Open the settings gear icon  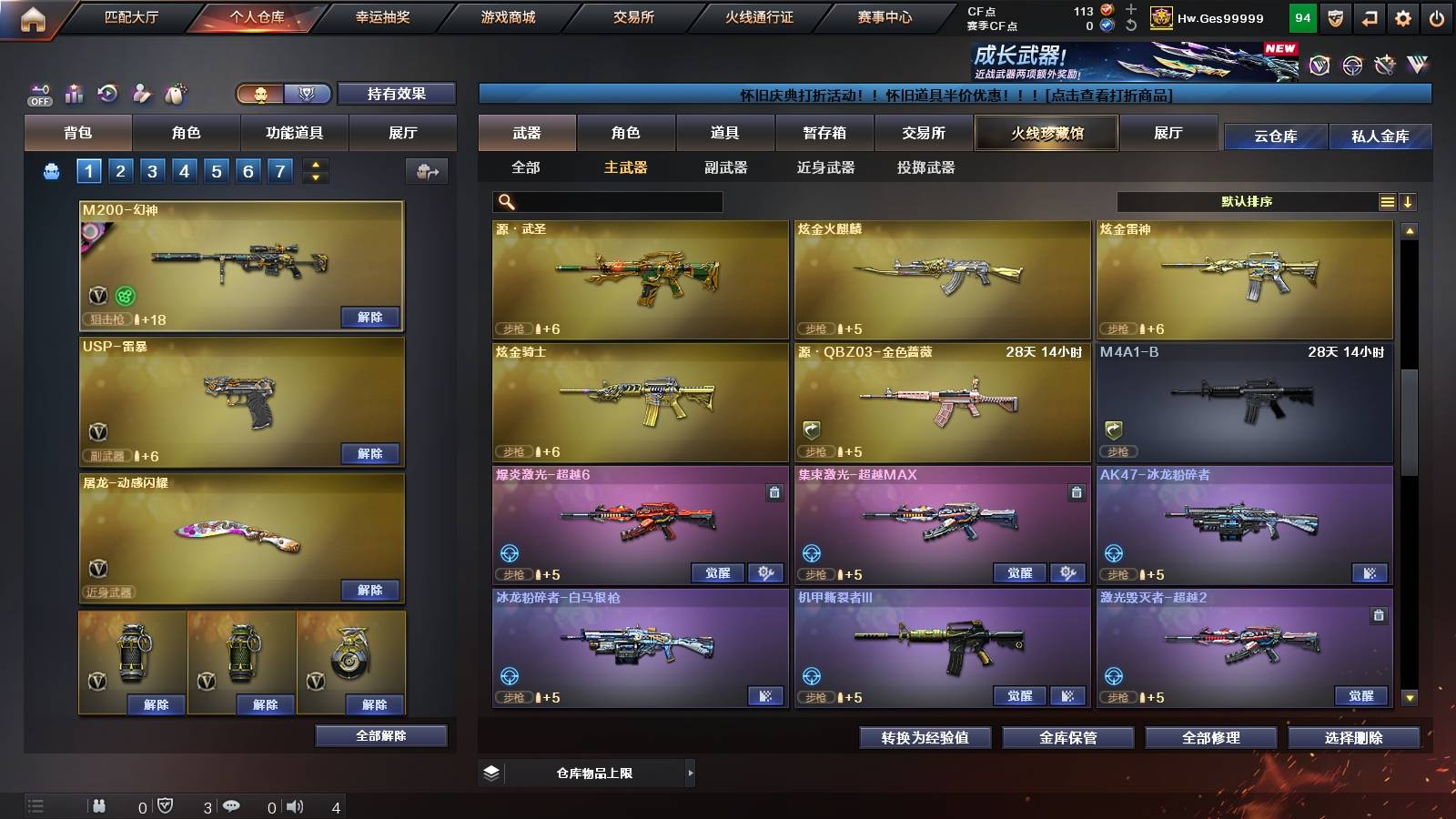click(1401, 16)
